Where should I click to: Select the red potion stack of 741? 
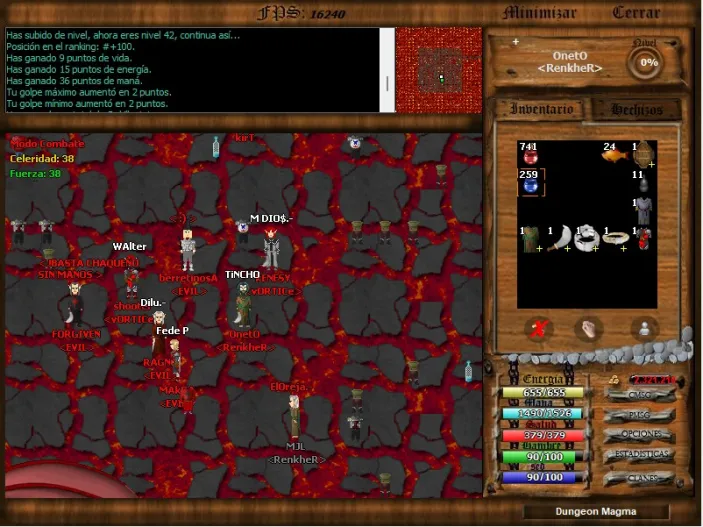[530, 153]
